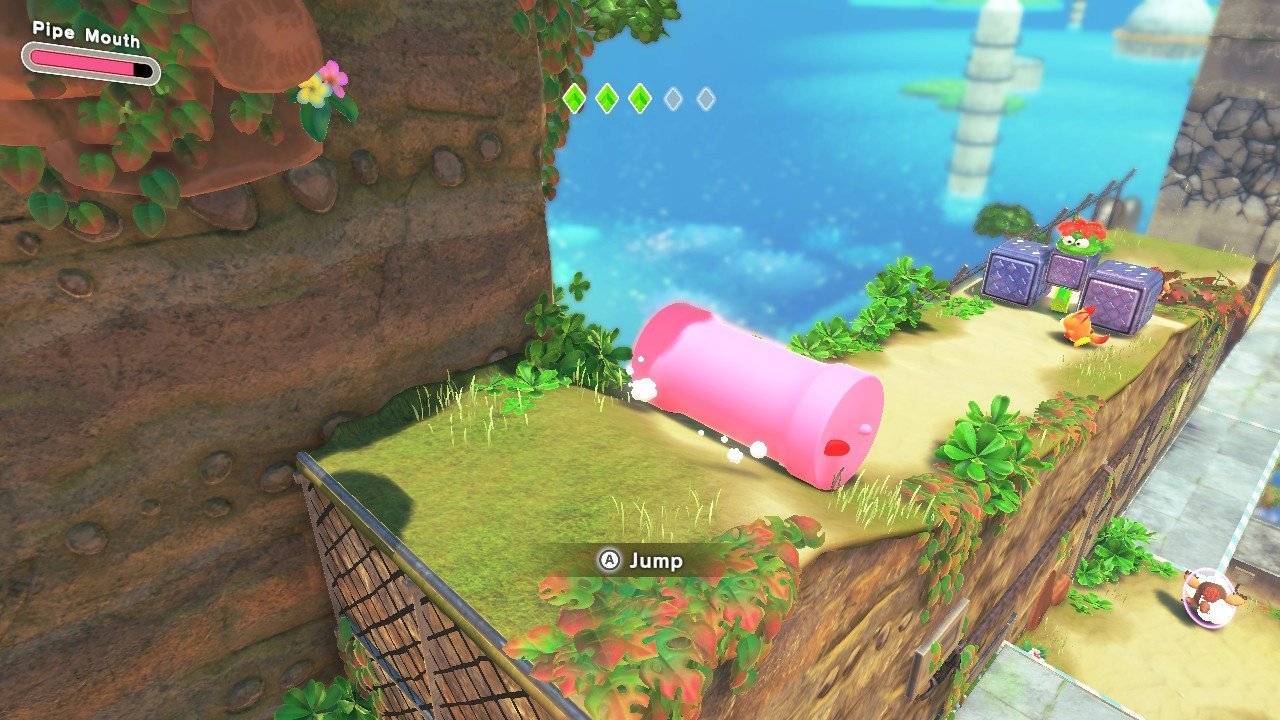Select the first filled green diamond icon

[x=575, y=98]
